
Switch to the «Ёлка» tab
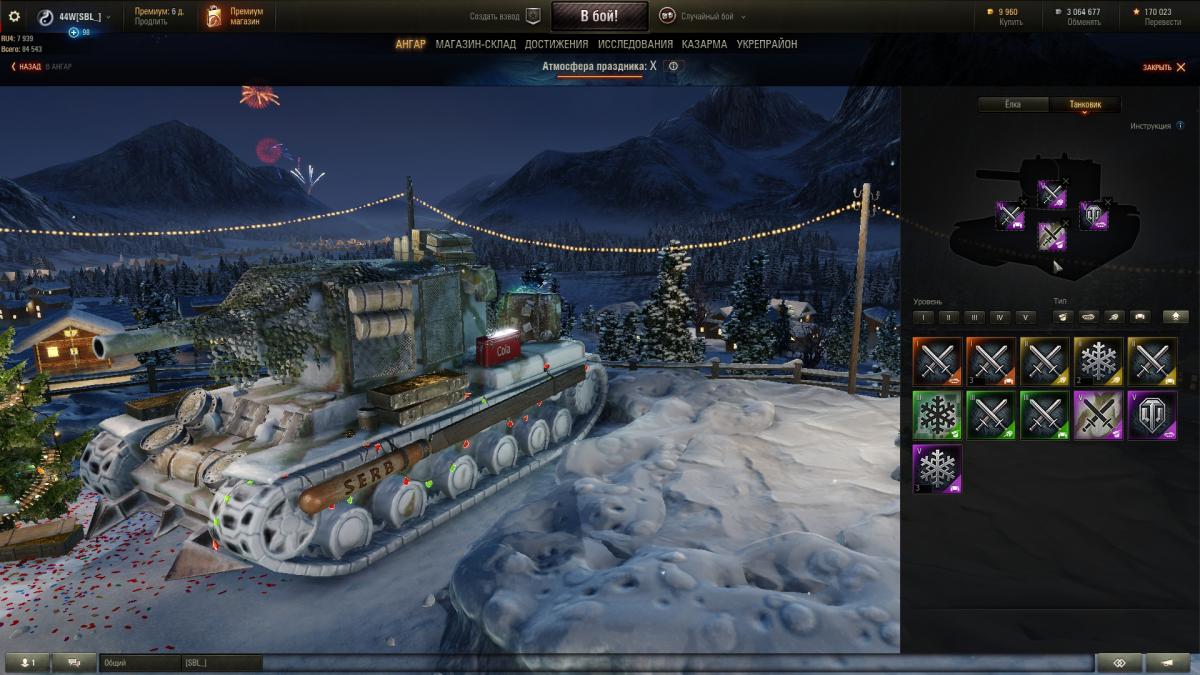coord(1012,104)
